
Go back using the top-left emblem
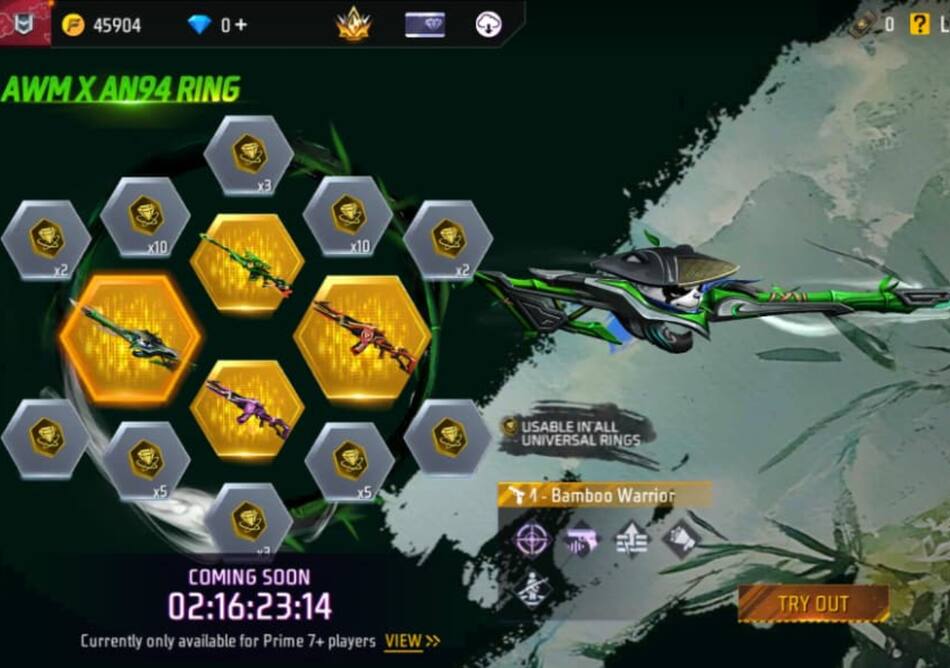[25, 22]
